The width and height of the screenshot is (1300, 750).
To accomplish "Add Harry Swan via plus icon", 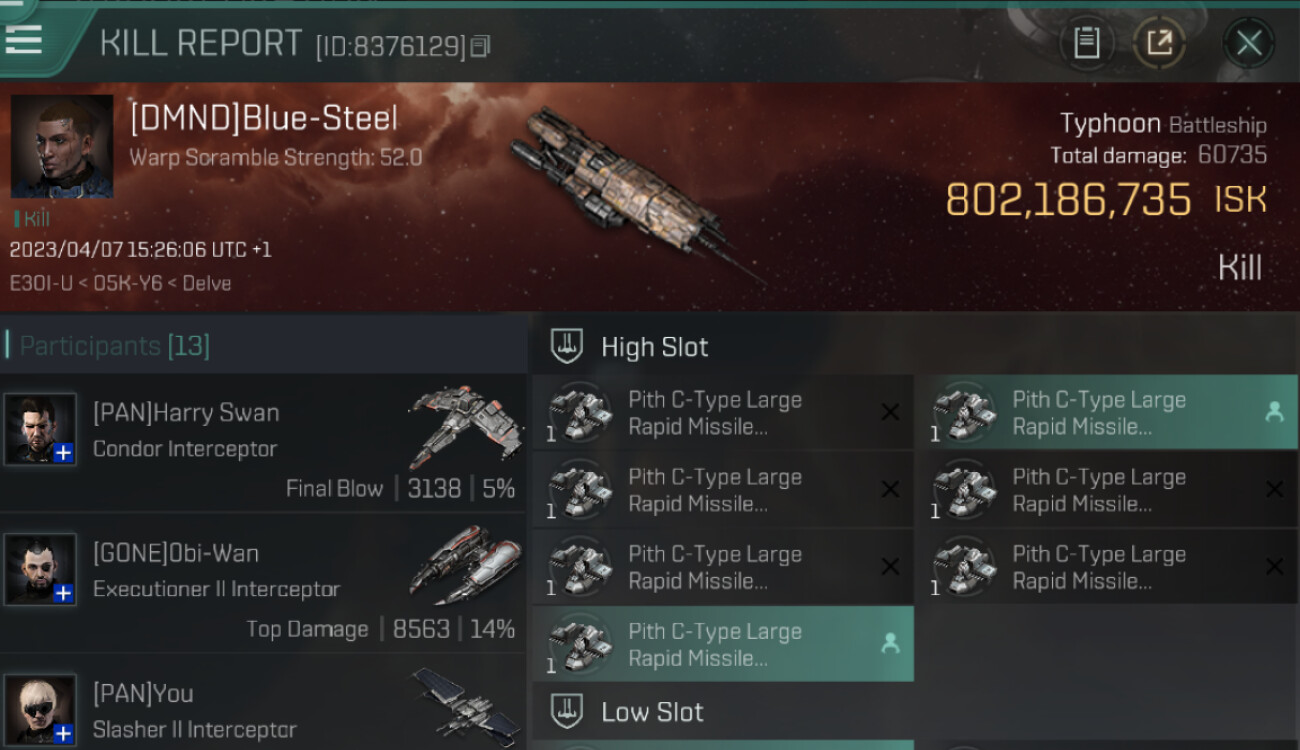I will pos(63,453).
